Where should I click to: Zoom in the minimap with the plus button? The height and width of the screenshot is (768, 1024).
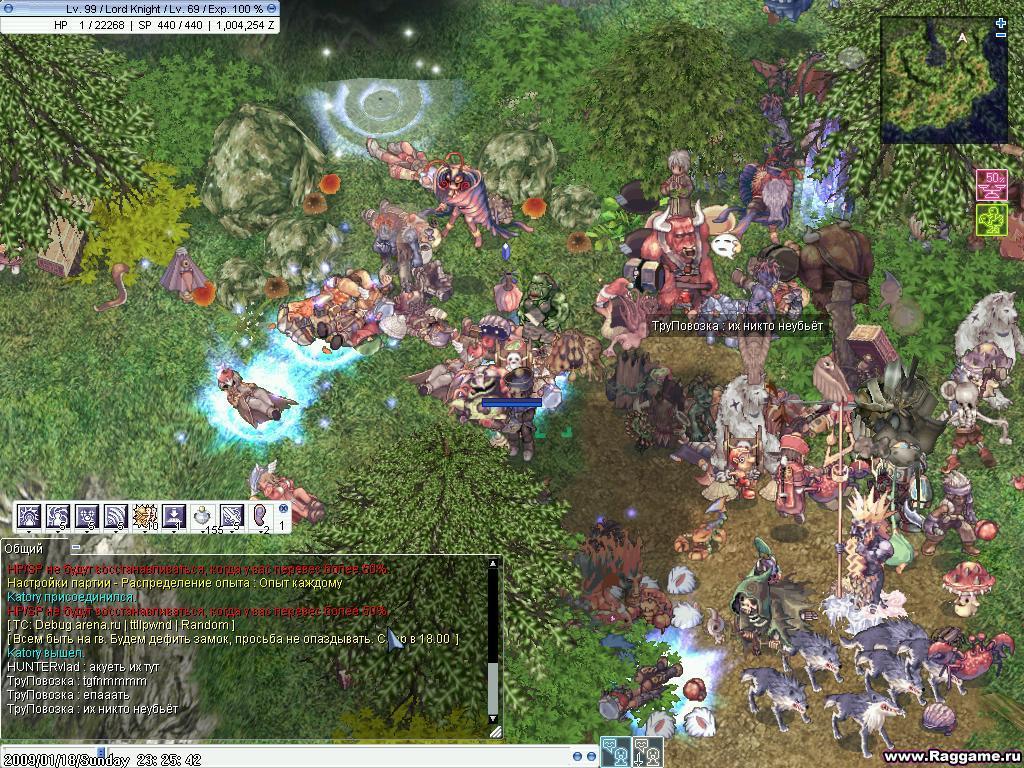[1001, 22]
